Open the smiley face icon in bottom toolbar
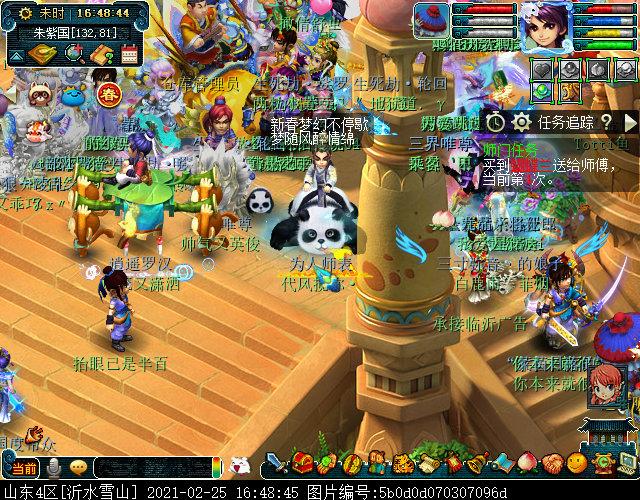 pyautogui.click(x=576, y=463)
